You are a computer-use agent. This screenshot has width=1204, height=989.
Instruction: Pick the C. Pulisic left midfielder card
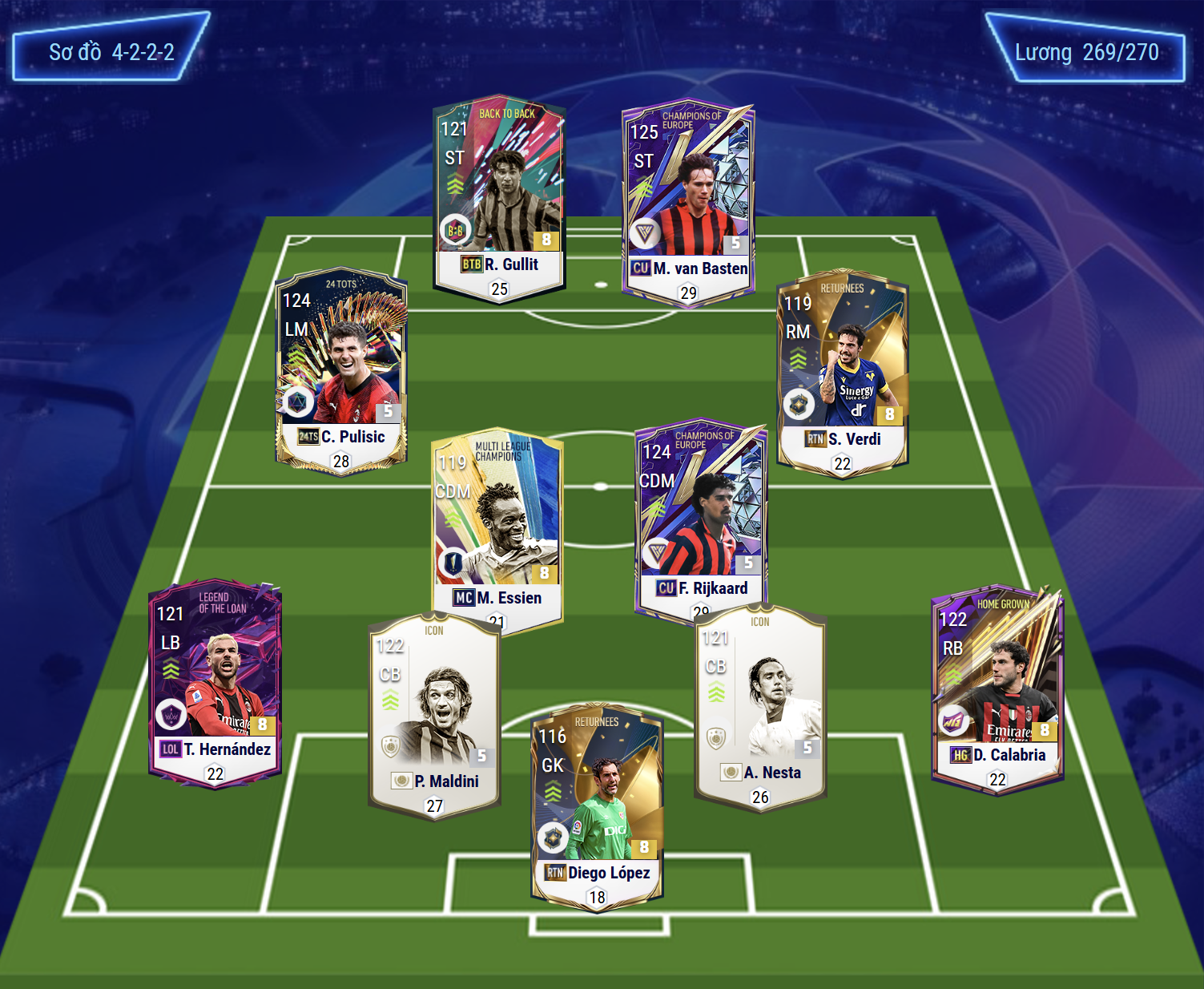[341, 370]
